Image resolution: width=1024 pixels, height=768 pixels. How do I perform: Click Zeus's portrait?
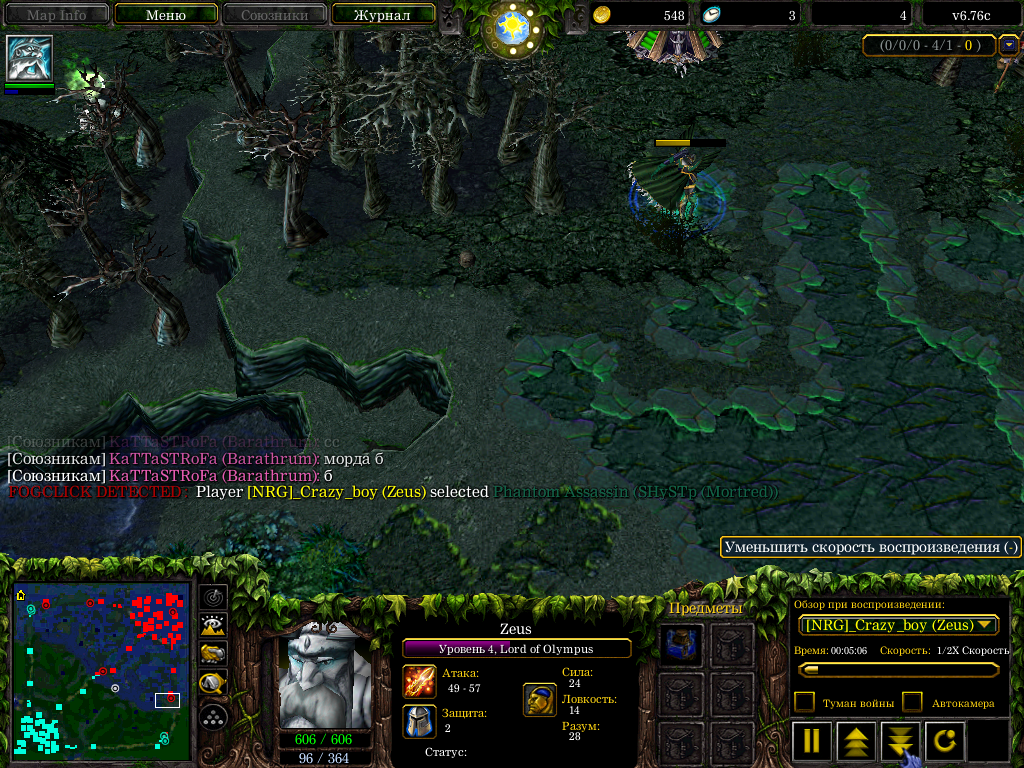(321, 678)
